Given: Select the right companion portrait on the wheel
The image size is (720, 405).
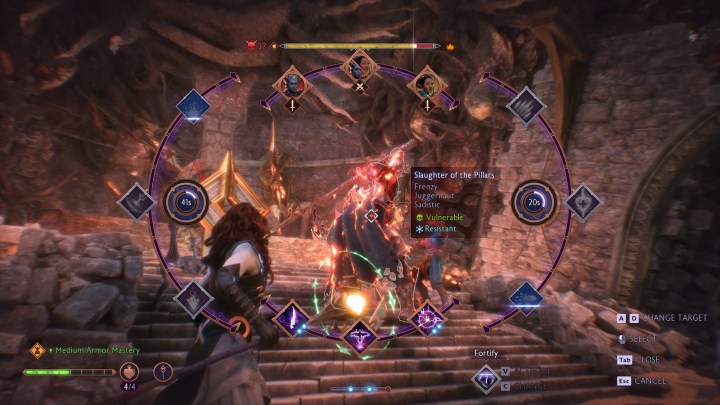Looking at the screenshot, I should pyautogui.click(x=426, y=83).
